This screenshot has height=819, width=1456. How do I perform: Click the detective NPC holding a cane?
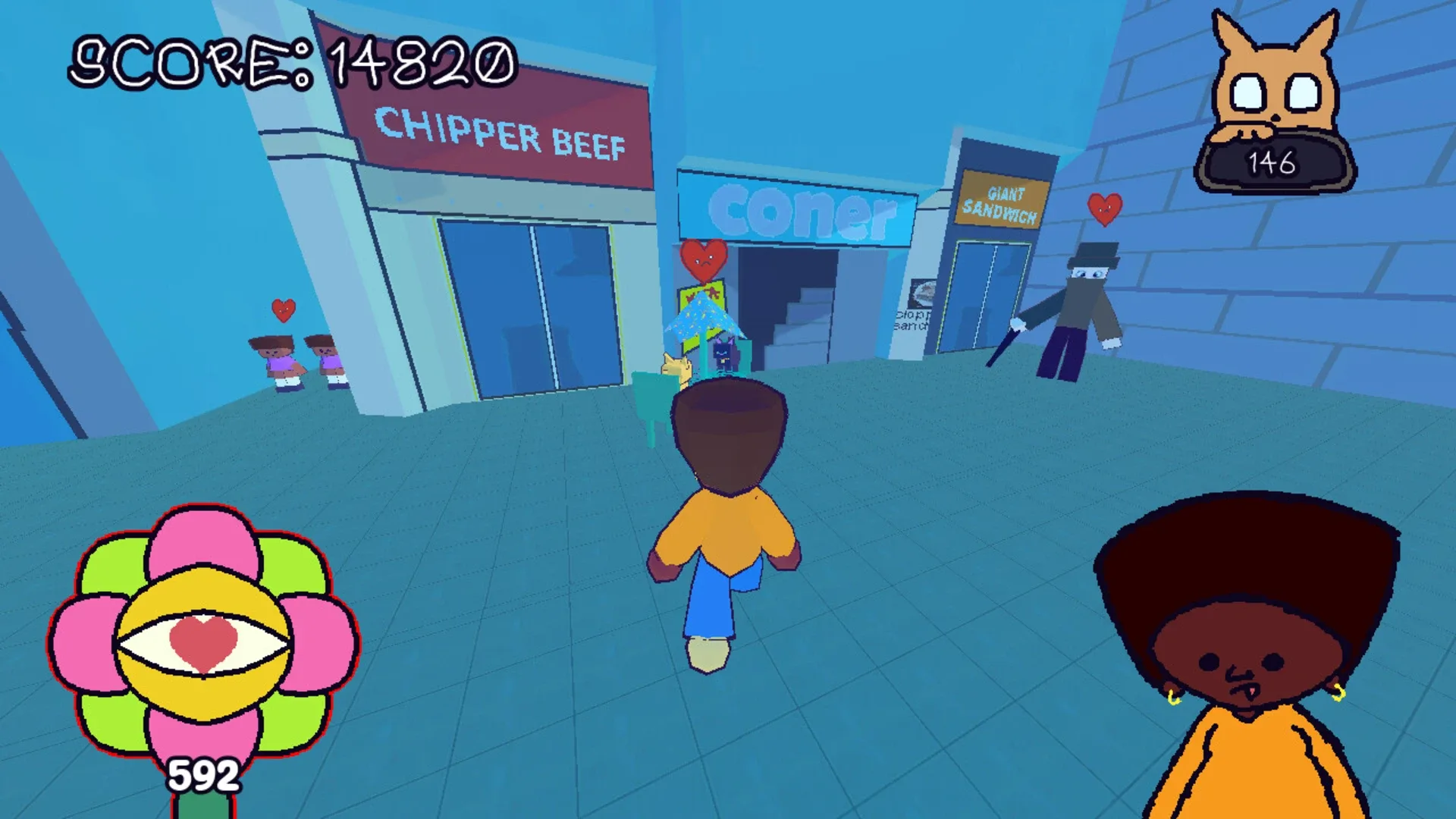[1077, 311]
